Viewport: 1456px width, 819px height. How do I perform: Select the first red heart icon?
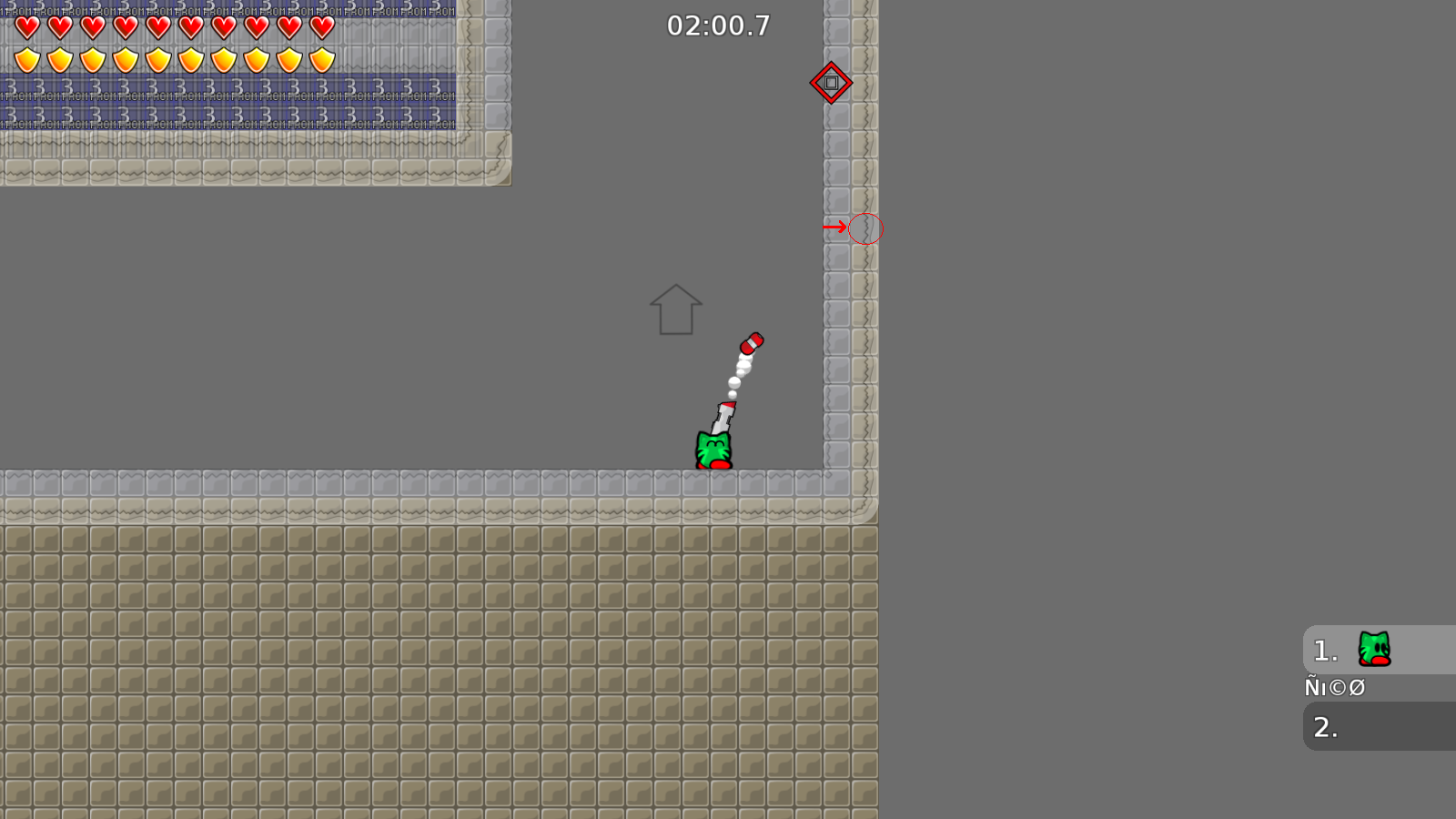pos(25,27)
